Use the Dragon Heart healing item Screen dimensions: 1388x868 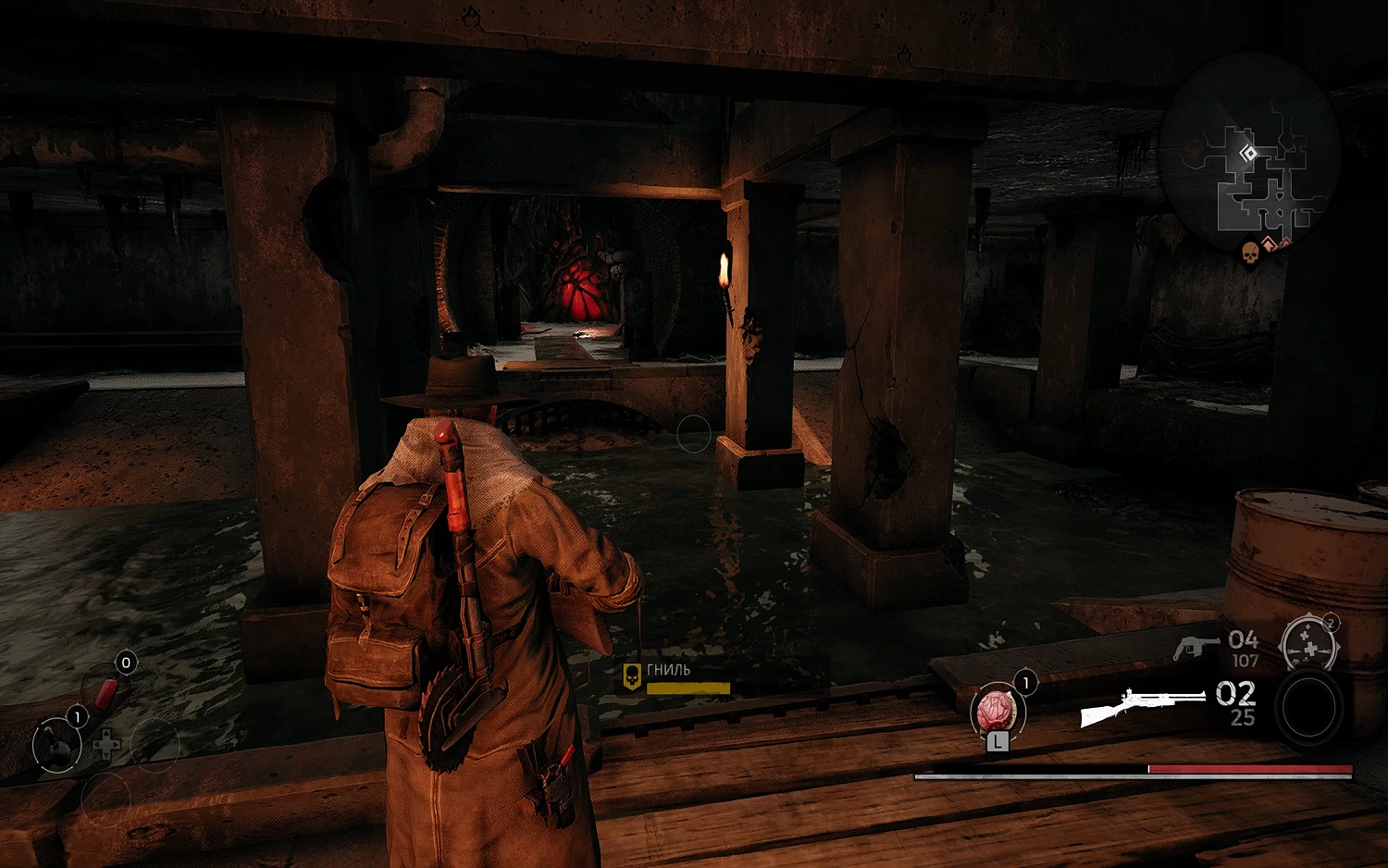coord(996,712)
